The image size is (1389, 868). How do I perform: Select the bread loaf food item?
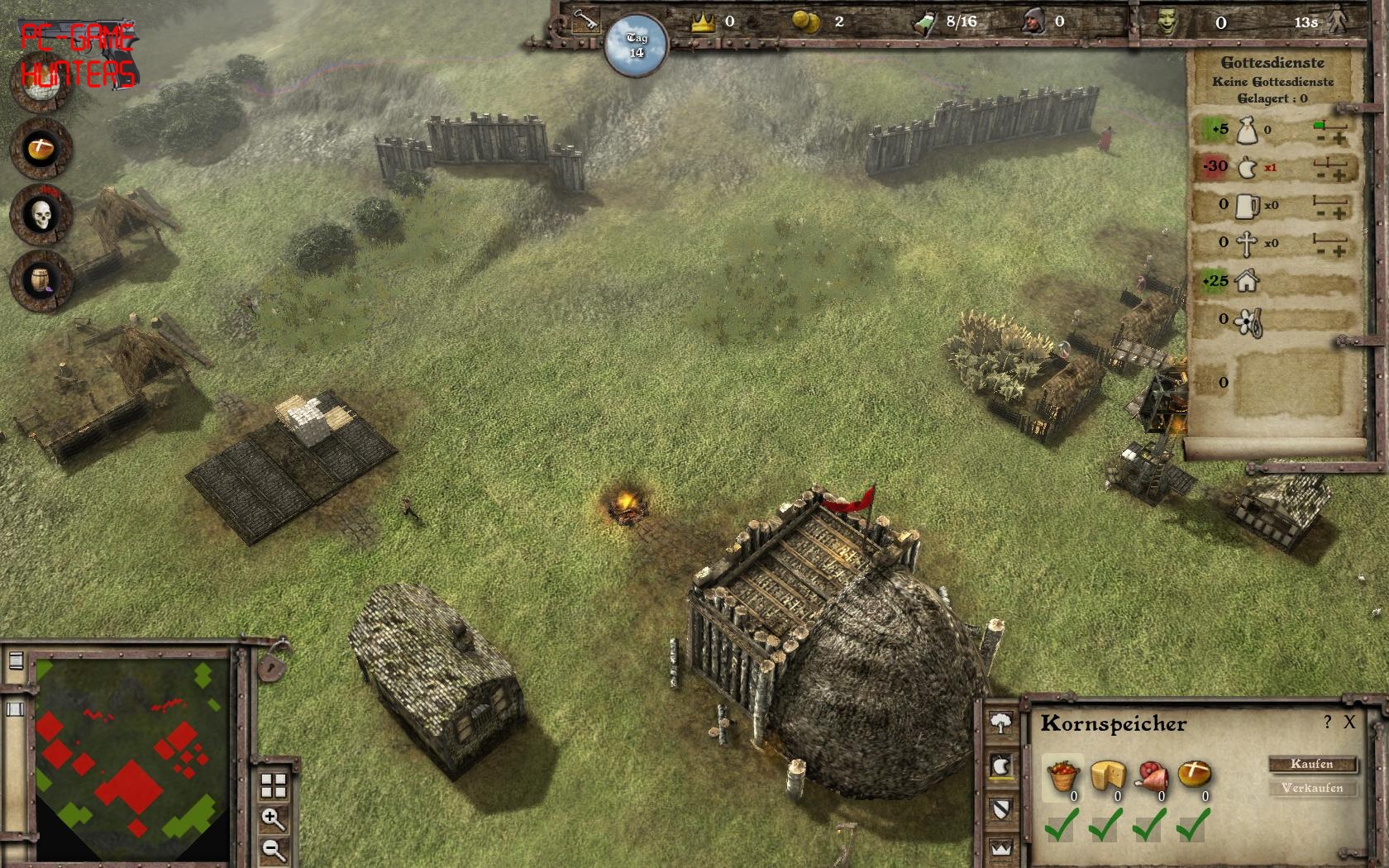coord(1195,775)
